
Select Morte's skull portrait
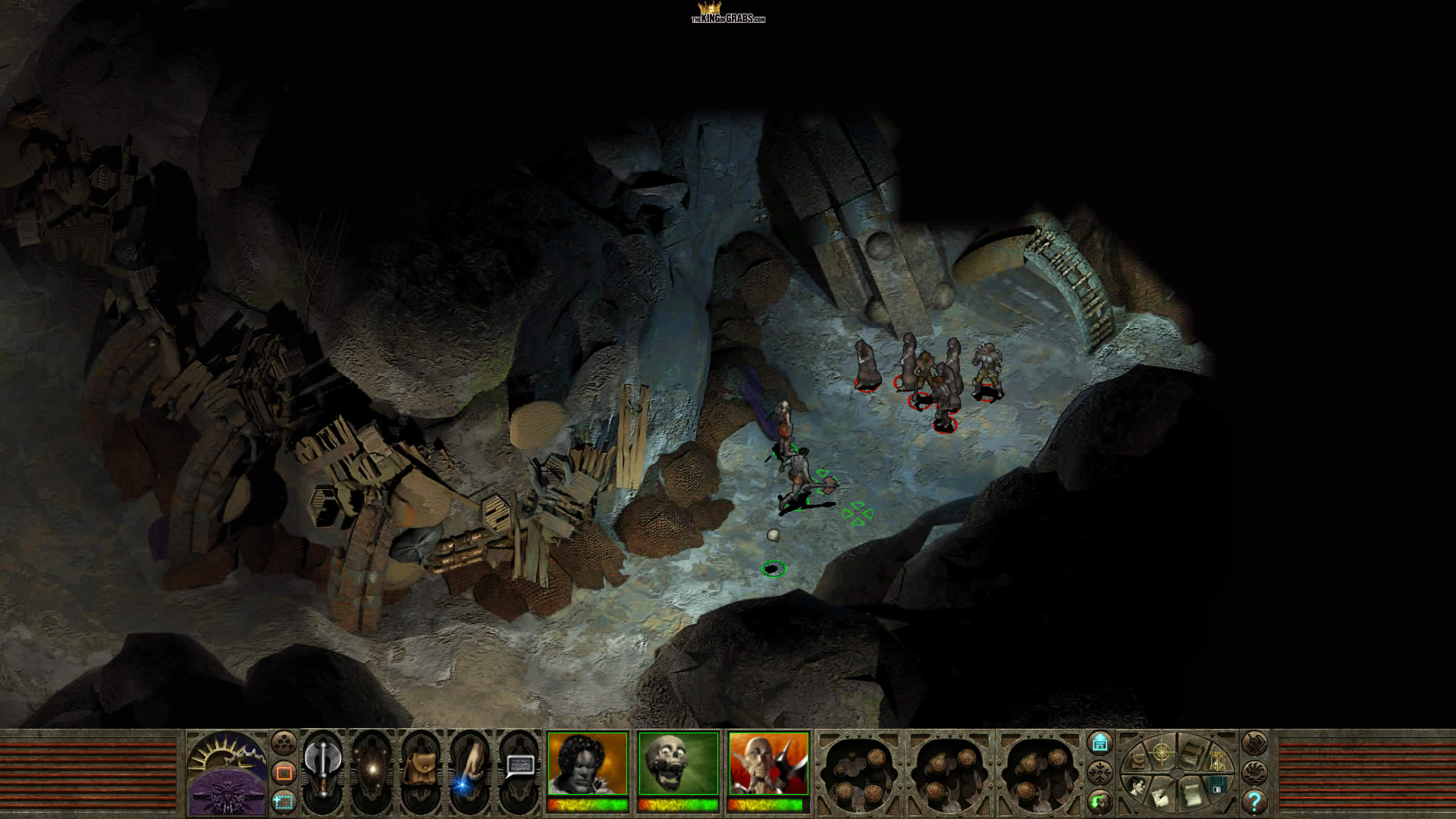[679, 764]
